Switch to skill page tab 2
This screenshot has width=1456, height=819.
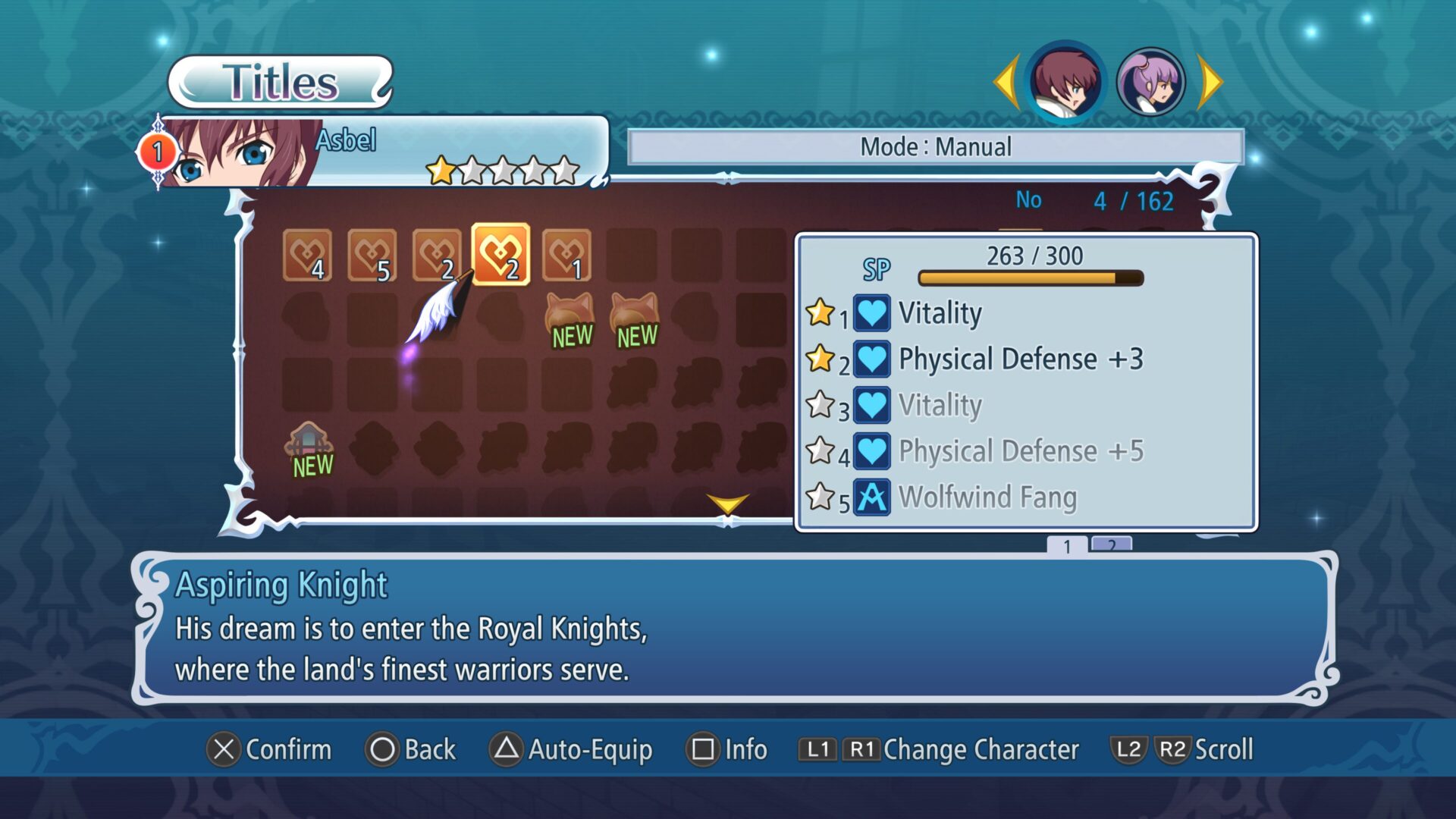tap(1111, 545)
